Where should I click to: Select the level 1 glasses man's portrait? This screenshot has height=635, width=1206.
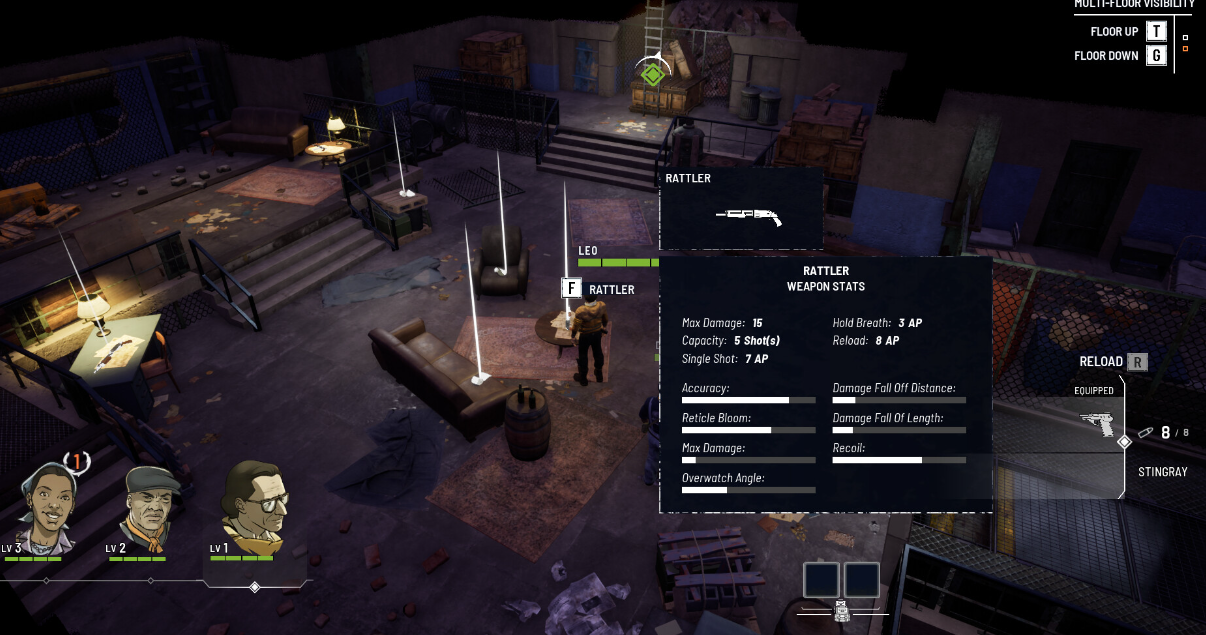254,505
